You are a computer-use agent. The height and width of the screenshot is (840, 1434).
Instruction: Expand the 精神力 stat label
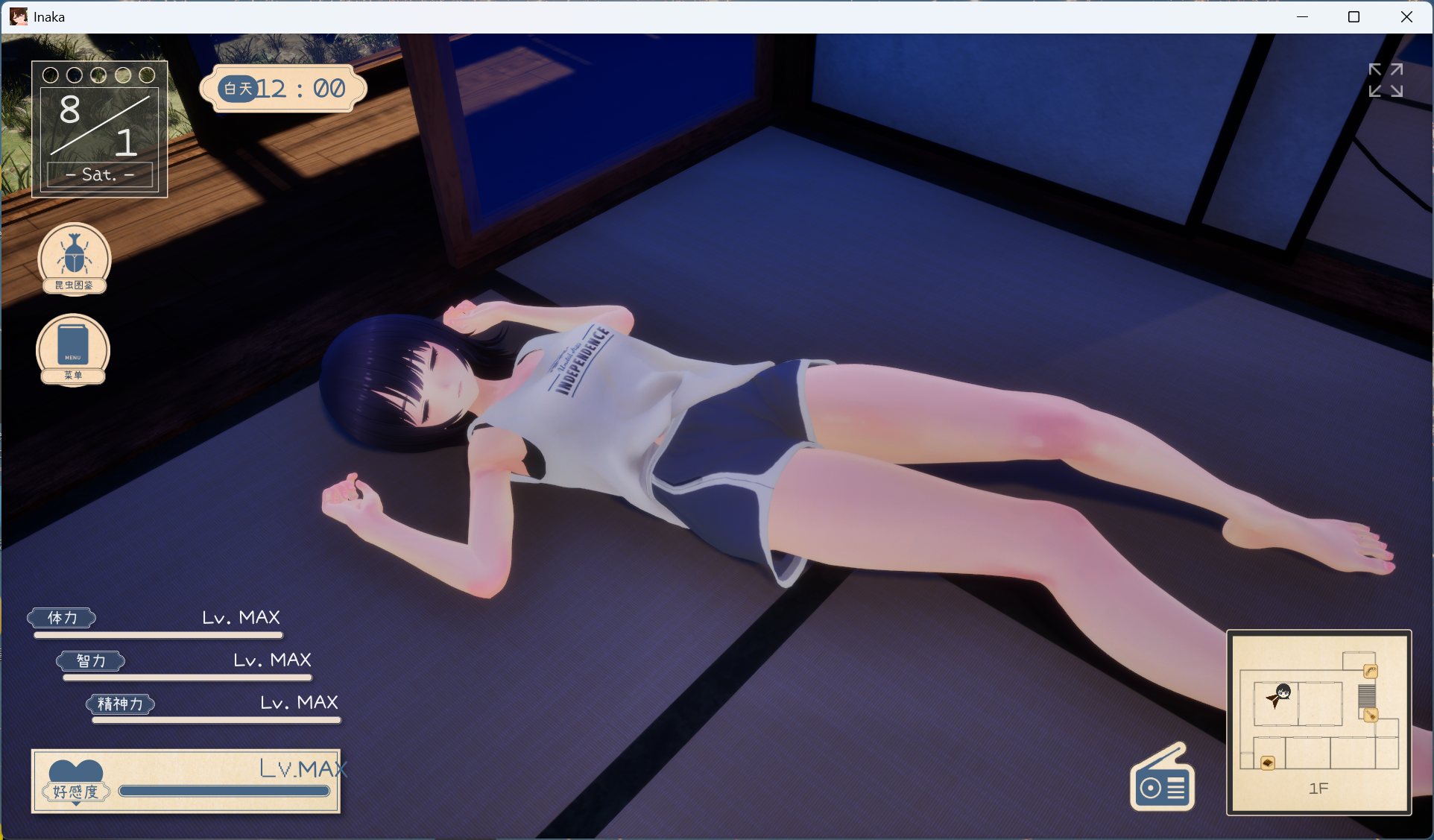tap(121, 704)
